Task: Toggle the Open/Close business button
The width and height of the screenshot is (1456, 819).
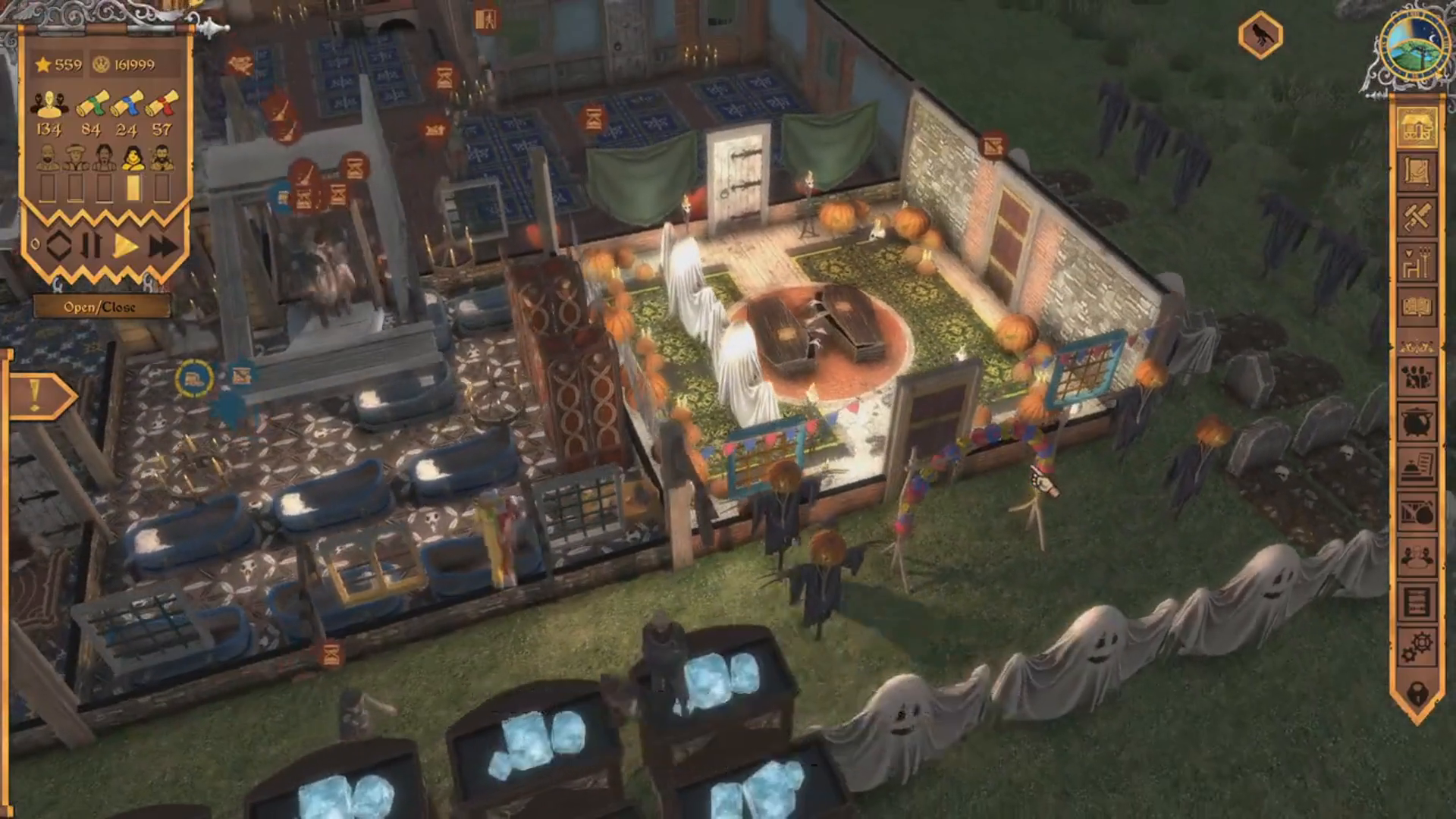Action: click(x=99, y=307)
